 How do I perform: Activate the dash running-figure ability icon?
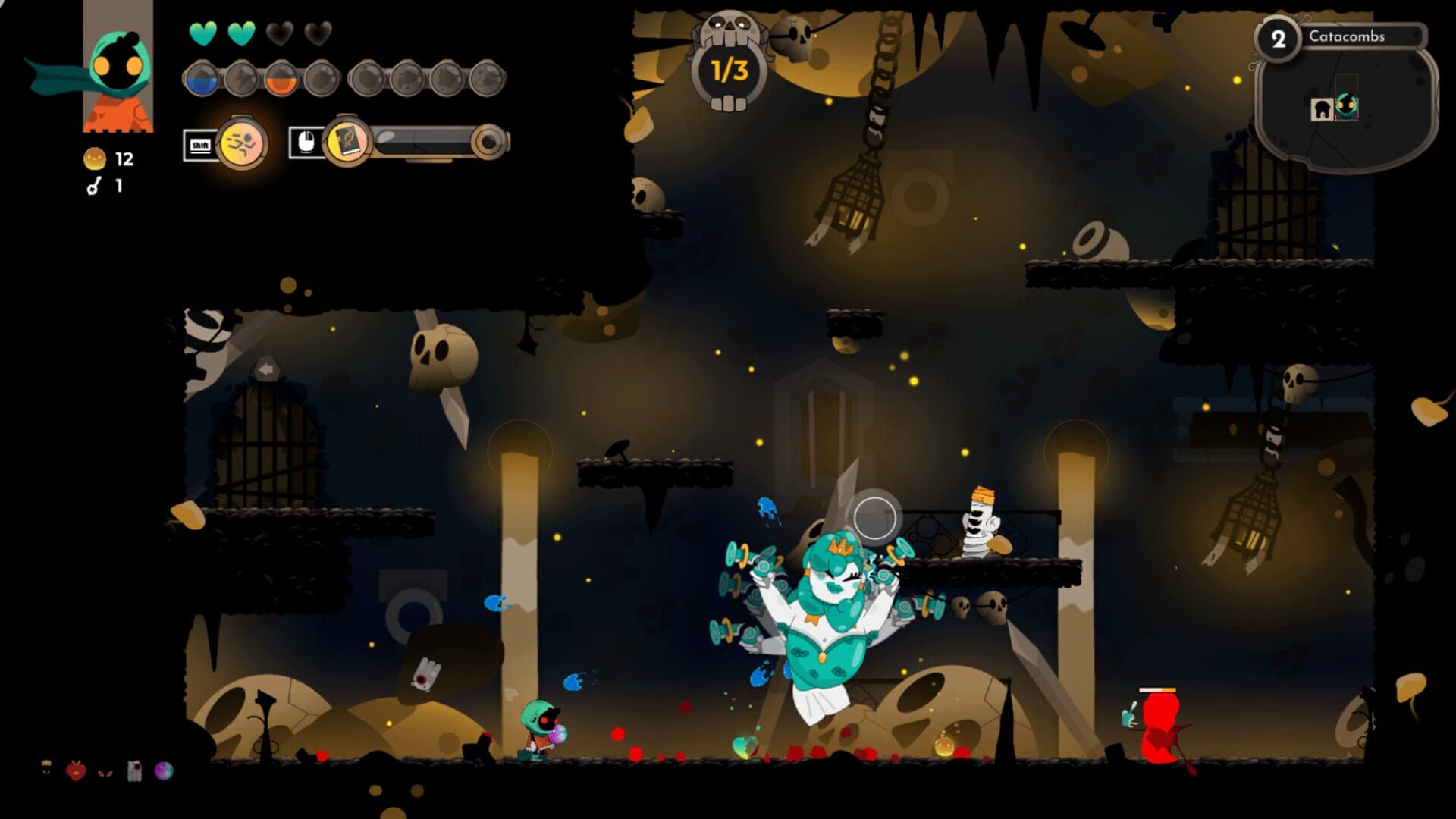point(241,143)
